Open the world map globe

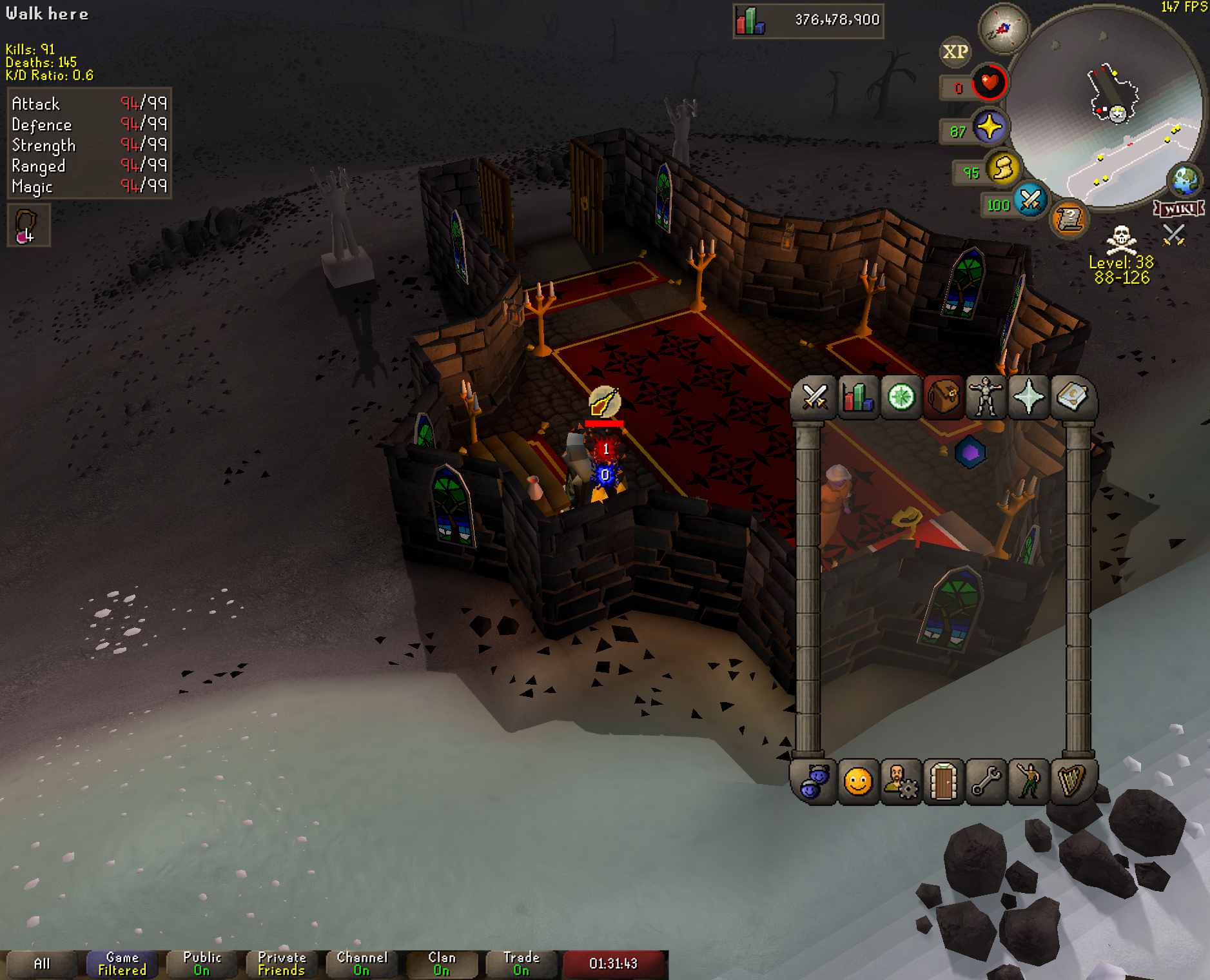pyautogui.click(x=1185, y=180)
